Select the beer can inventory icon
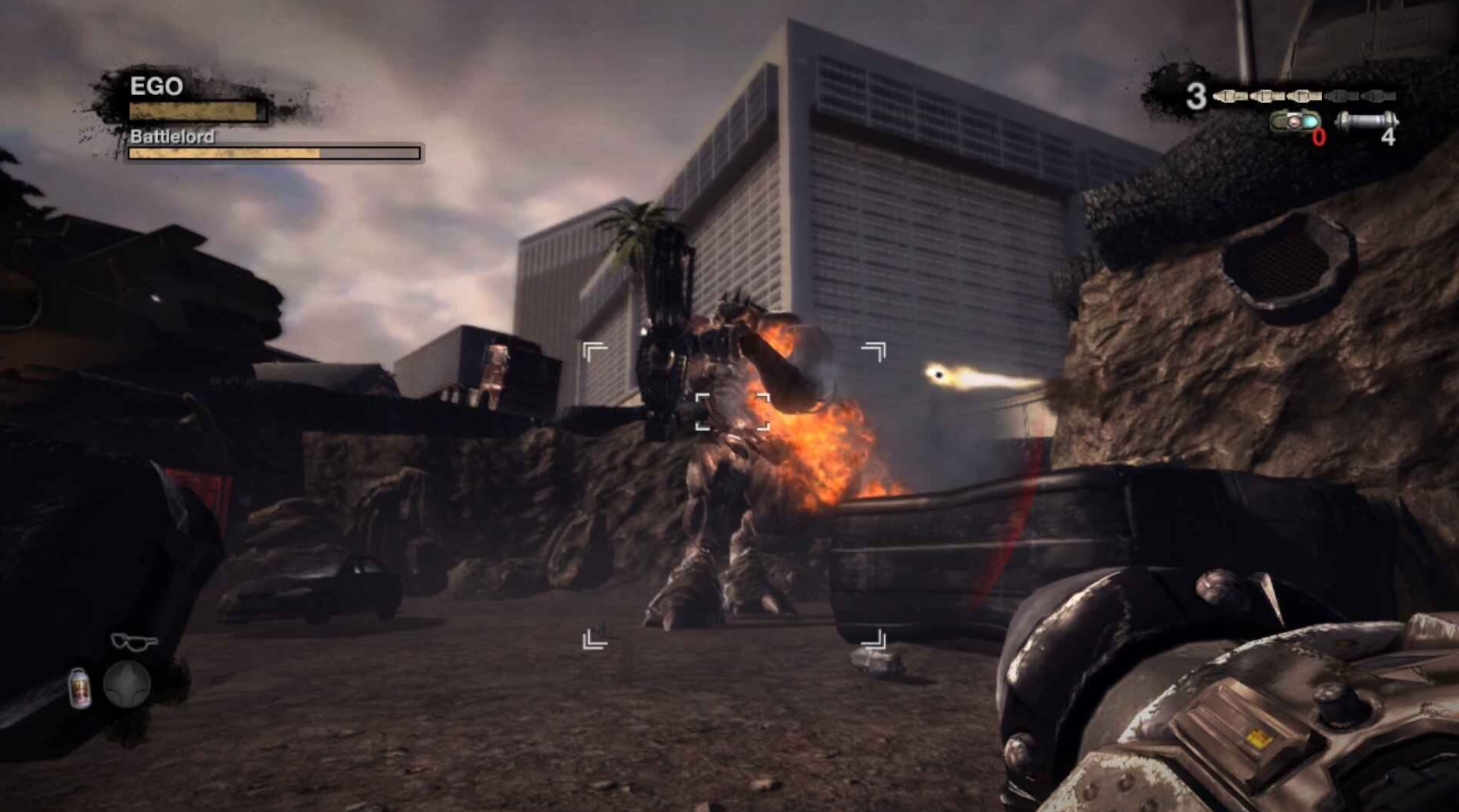Image resolution: width=1459 pixels, height=812 pixels. (80, 687)
